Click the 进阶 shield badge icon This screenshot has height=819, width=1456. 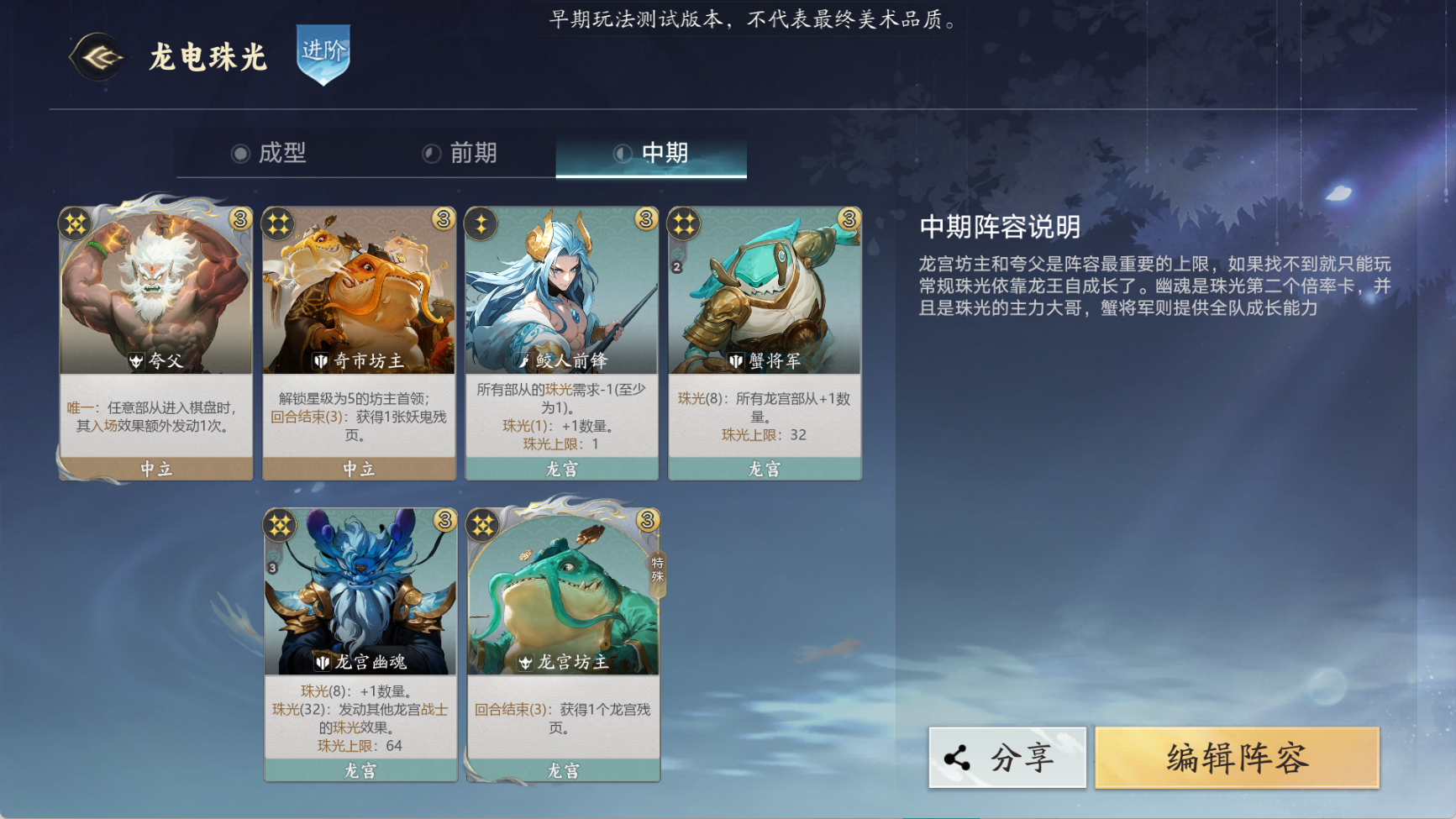click(323, 57)
